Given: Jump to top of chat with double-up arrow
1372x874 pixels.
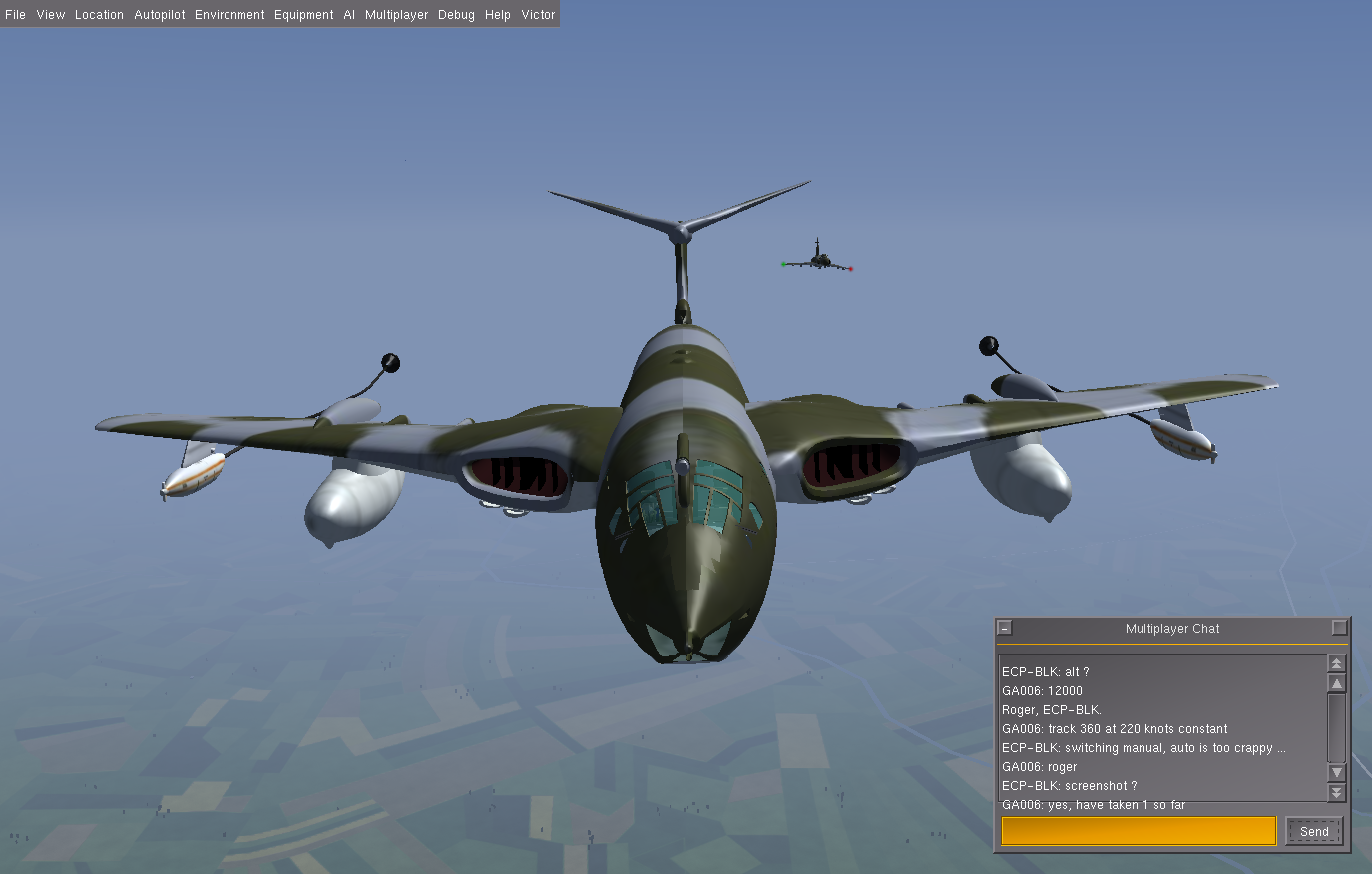Looking at the screenshot, I should (x=1337, y=663).
